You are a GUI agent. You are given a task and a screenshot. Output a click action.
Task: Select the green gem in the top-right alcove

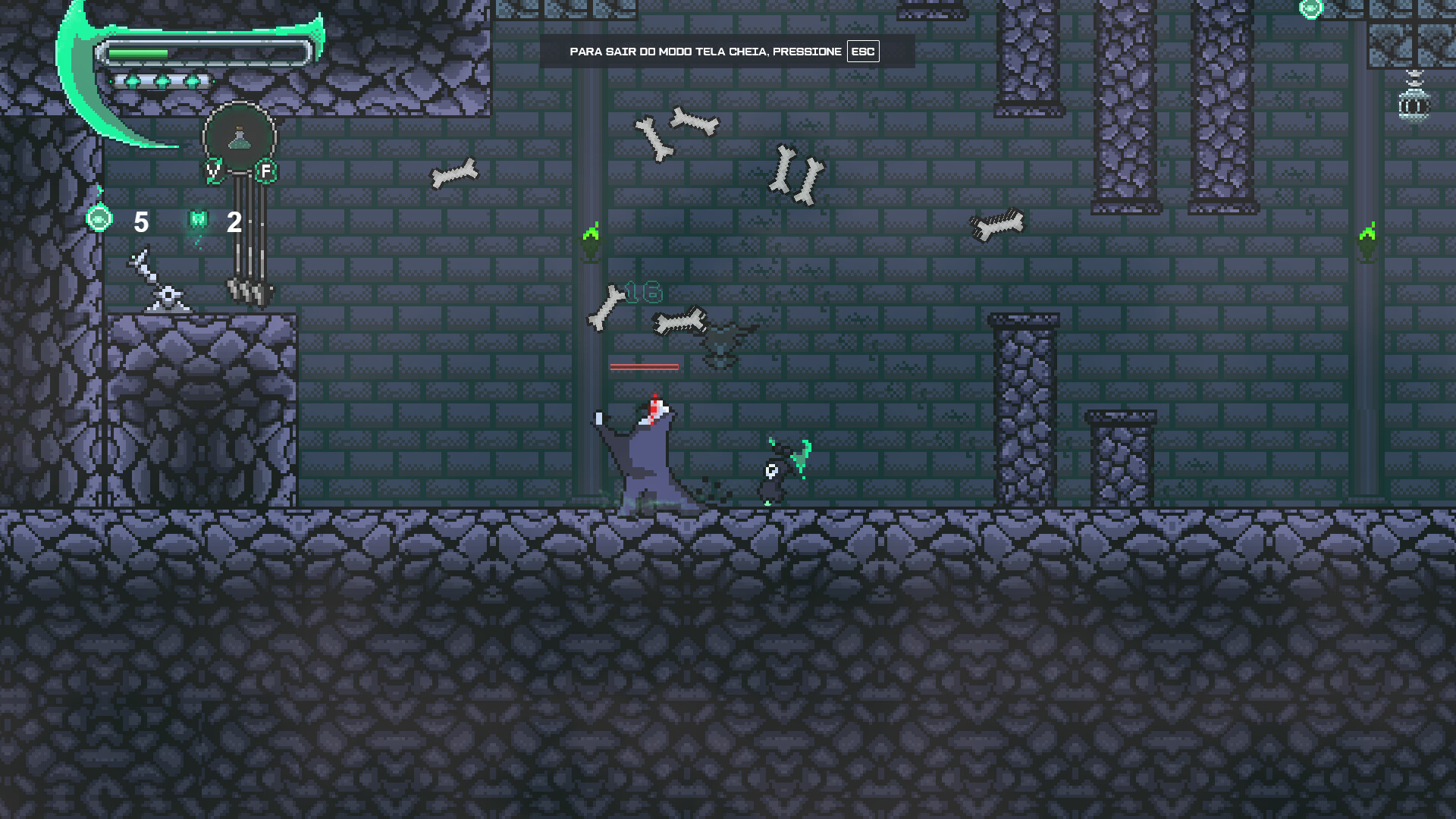1310,9
